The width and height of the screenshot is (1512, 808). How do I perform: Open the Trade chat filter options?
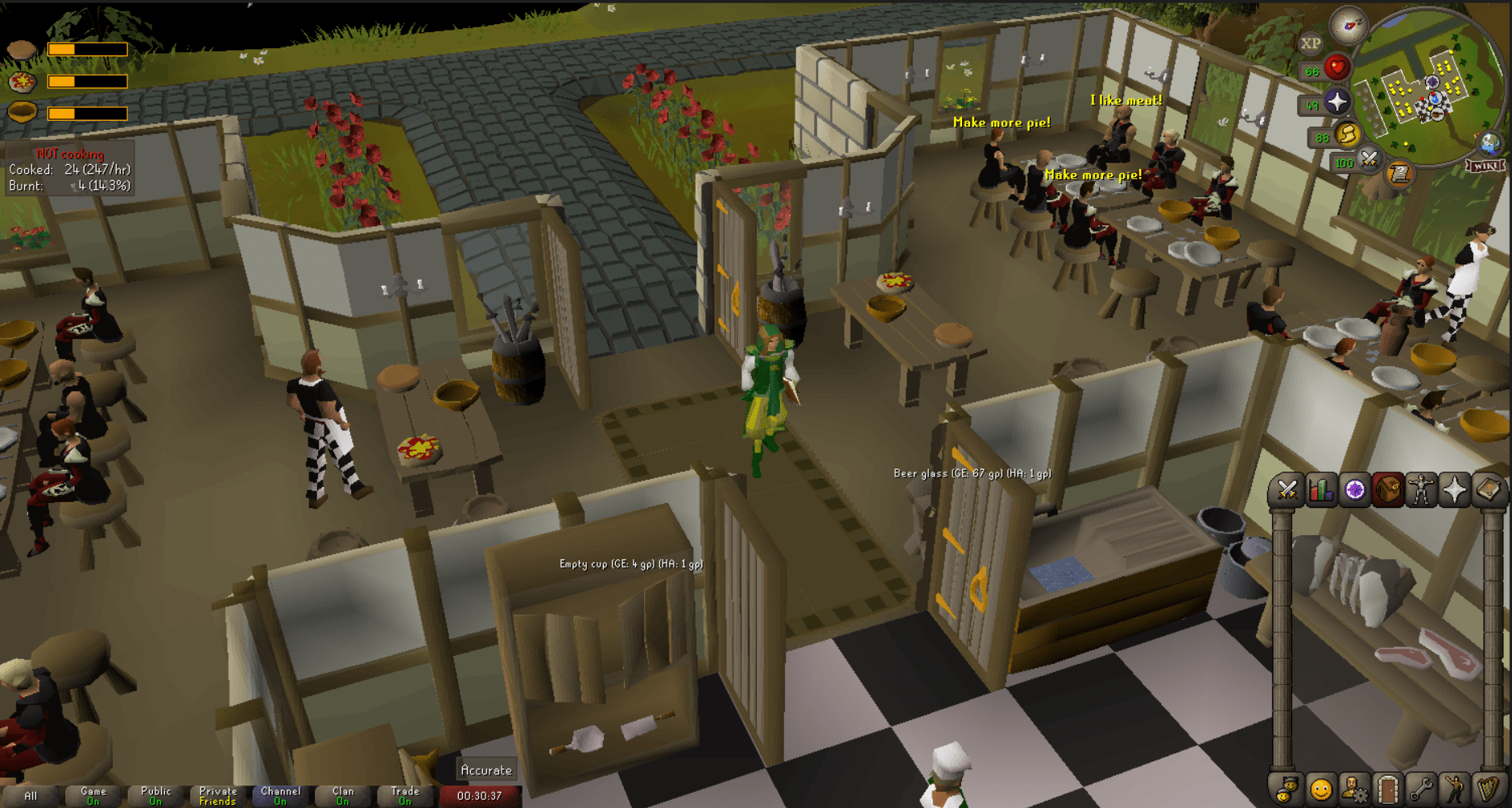(x=405, y=797)
